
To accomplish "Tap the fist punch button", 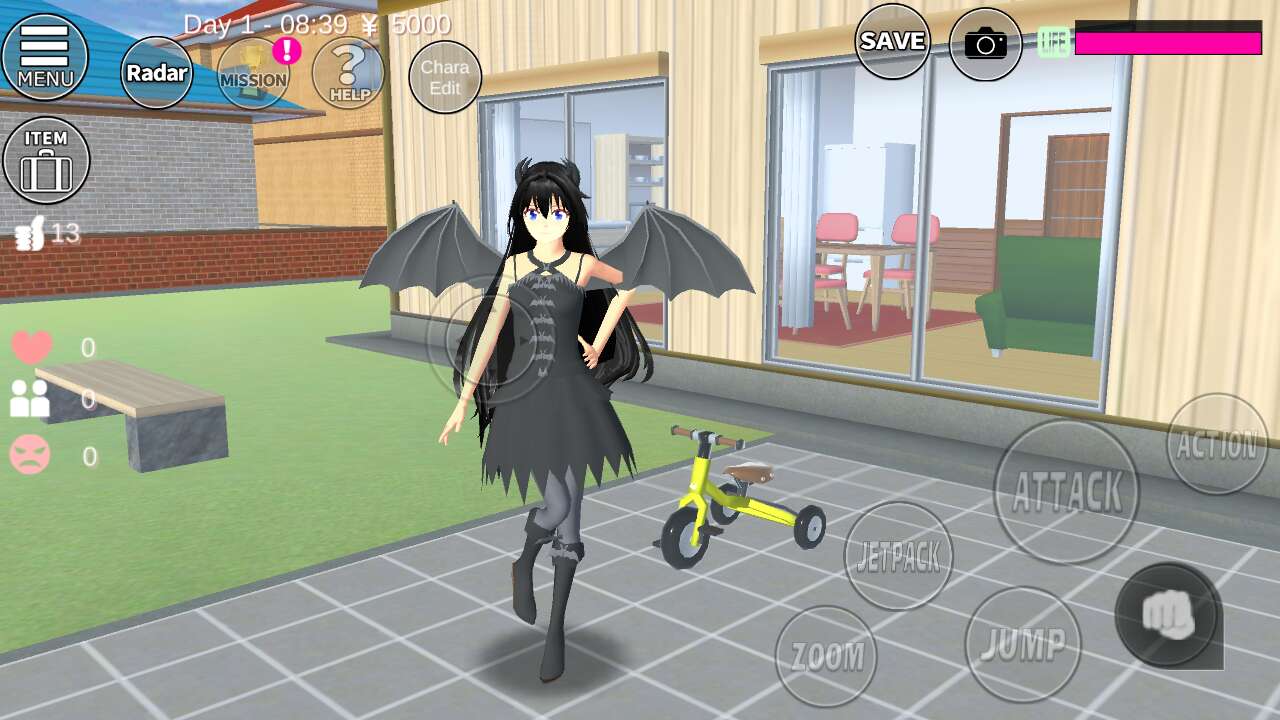I will click(1168, 615).
